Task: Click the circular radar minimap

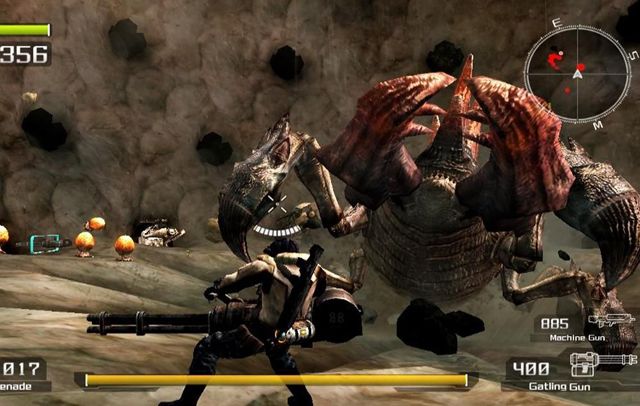Action: coord(576,73)
